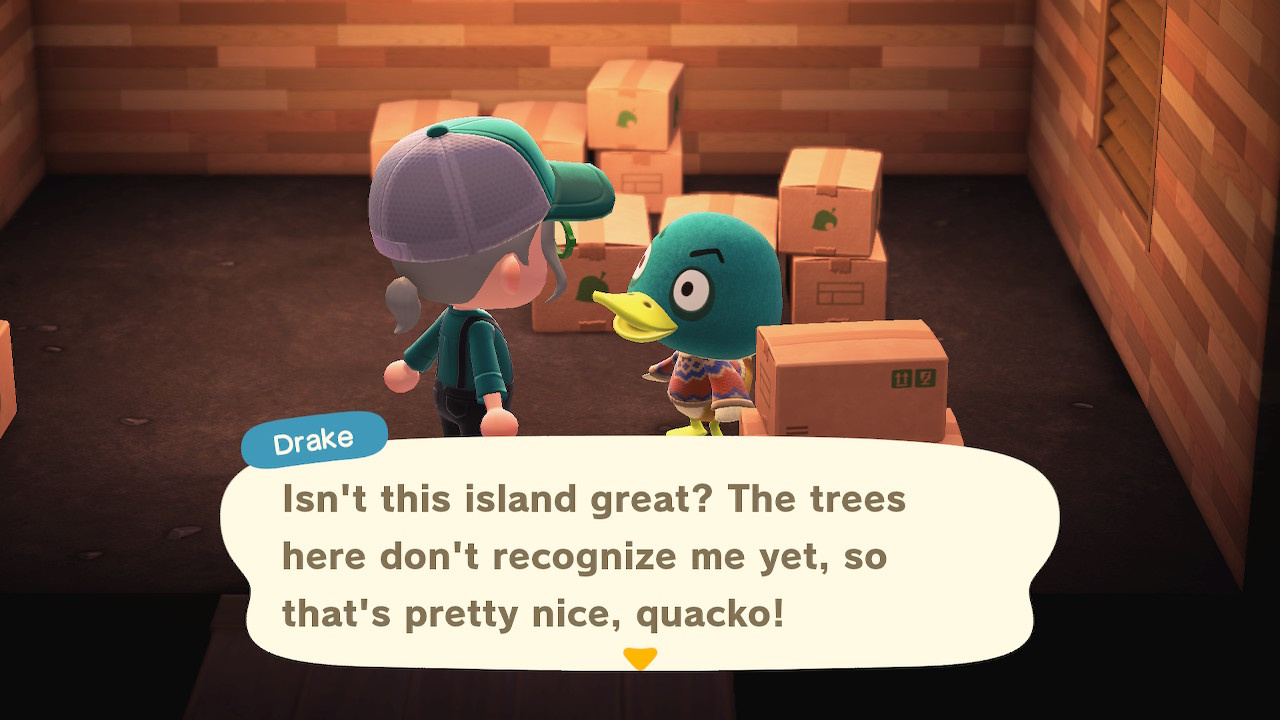Click Drake's speech bubble to continue
1280x720 pixels.
[640, 555]
